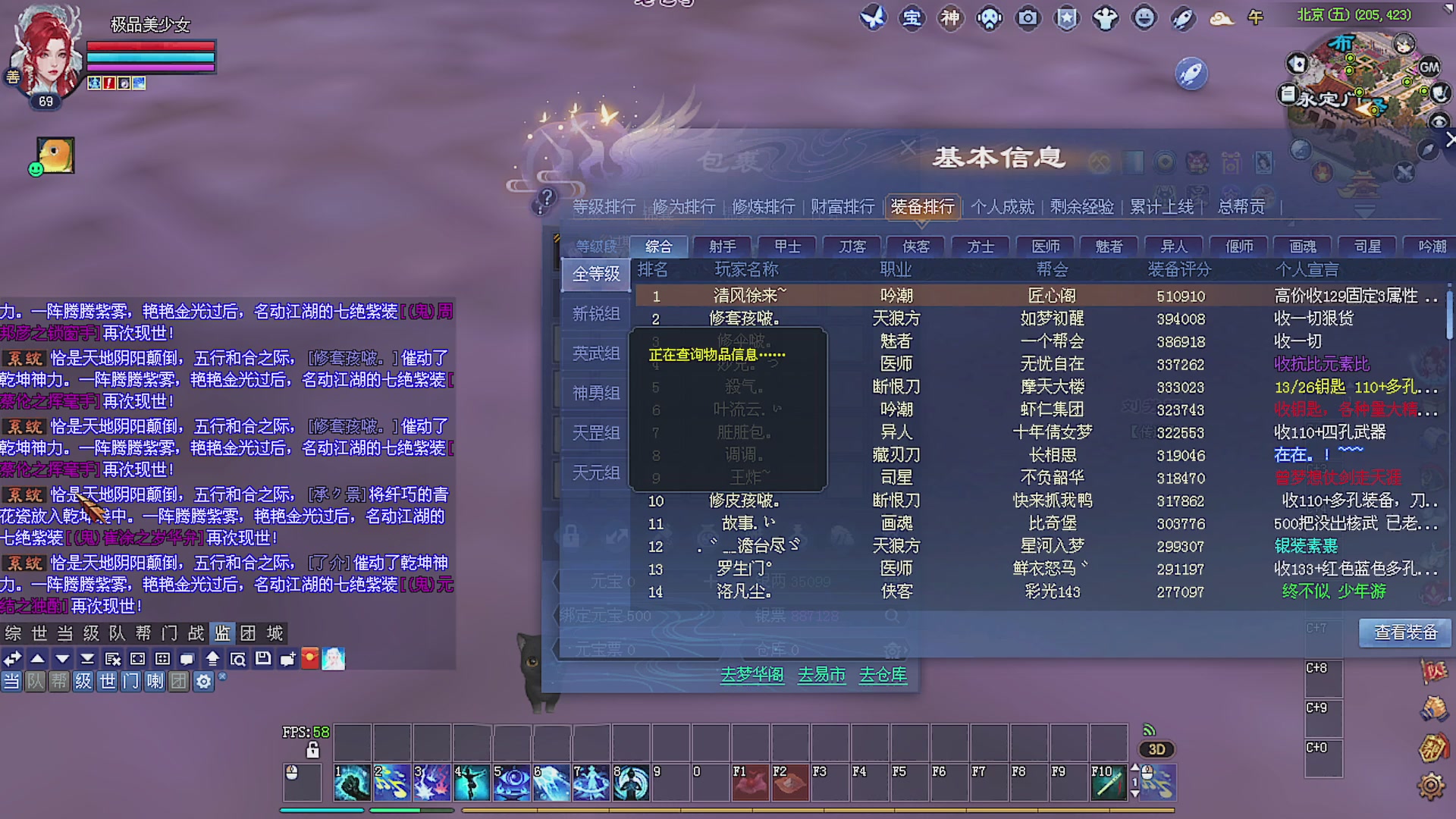Open the GM icon near the minimap
1456x819 pixels.
1429,67
